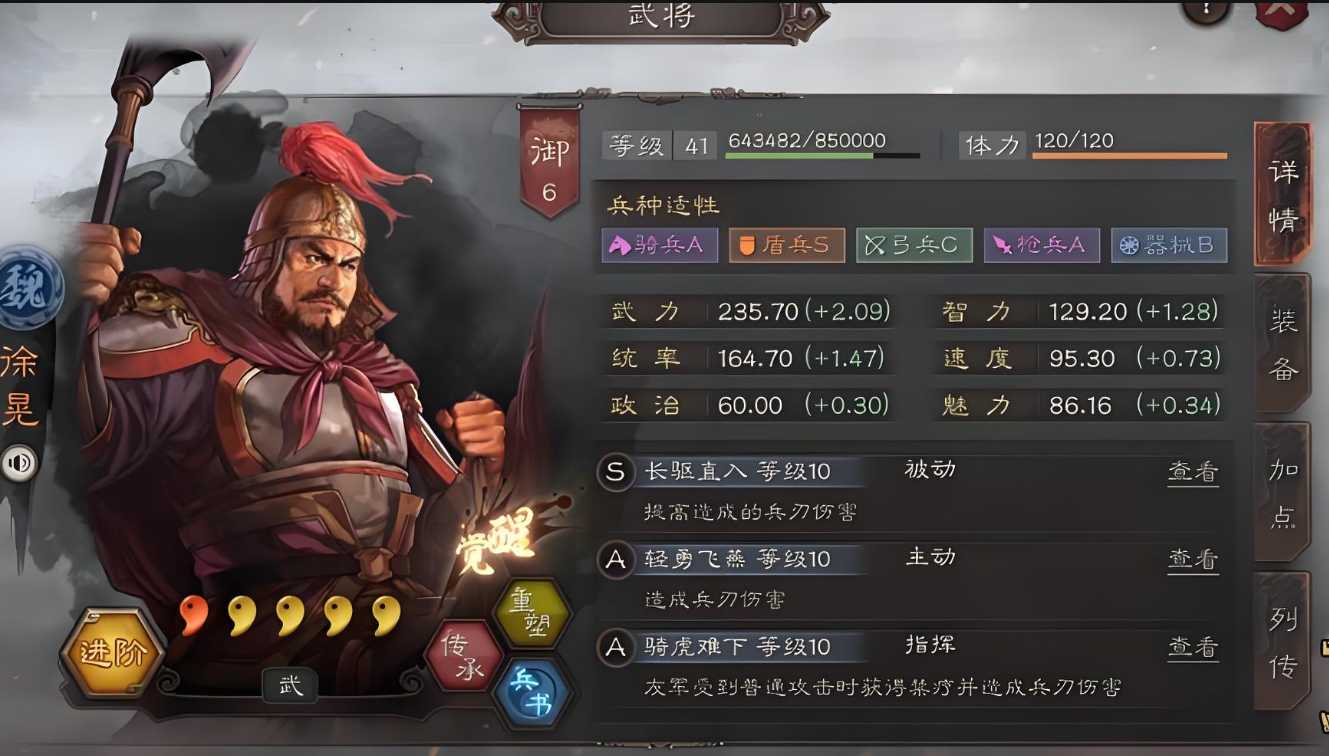Switch to the 装备 equipment tab
Image resolution: width=1329 pixels, height=756 pixels.
coord(1283,343)
